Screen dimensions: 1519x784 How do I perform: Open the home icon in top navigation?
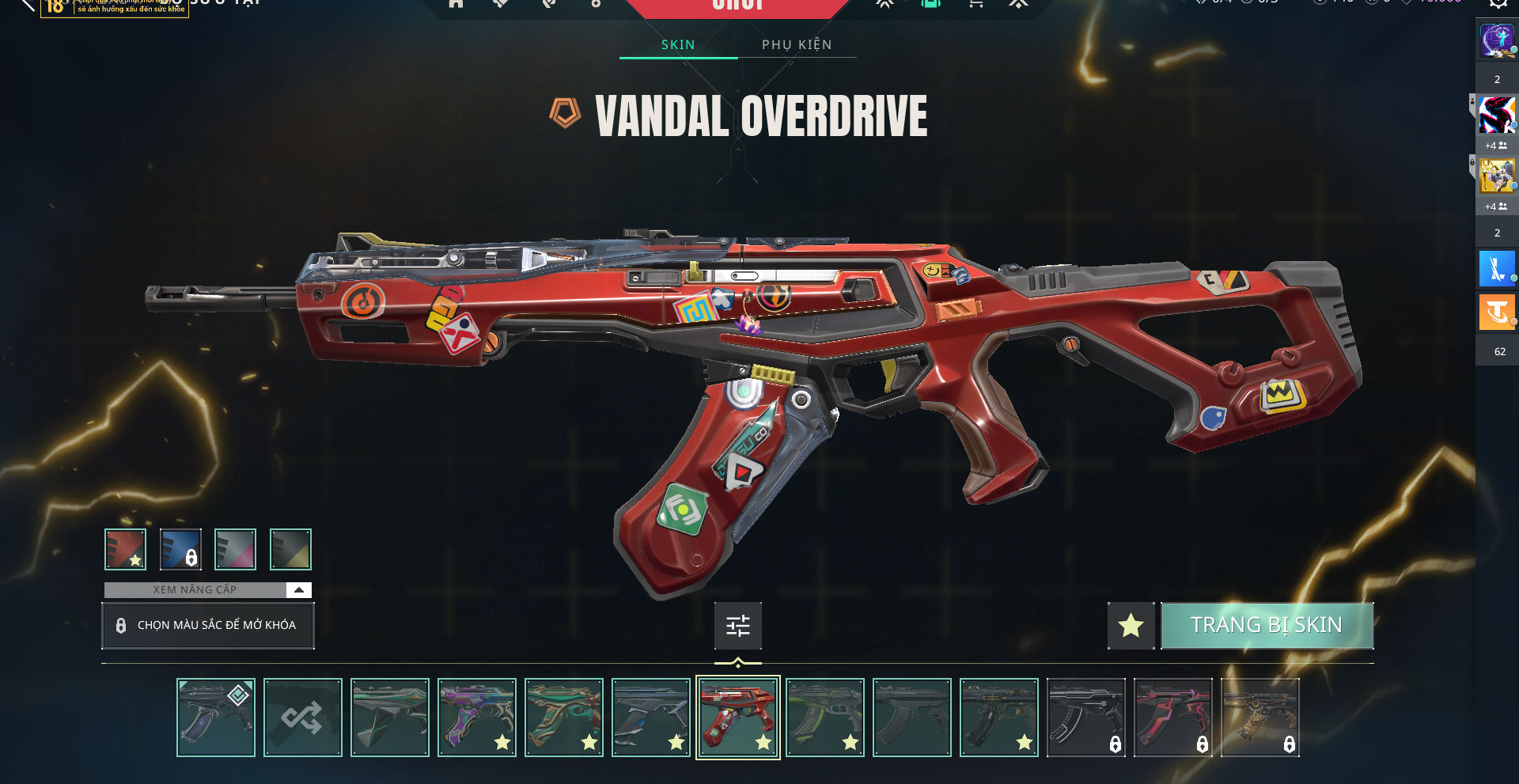pos(456,4)
